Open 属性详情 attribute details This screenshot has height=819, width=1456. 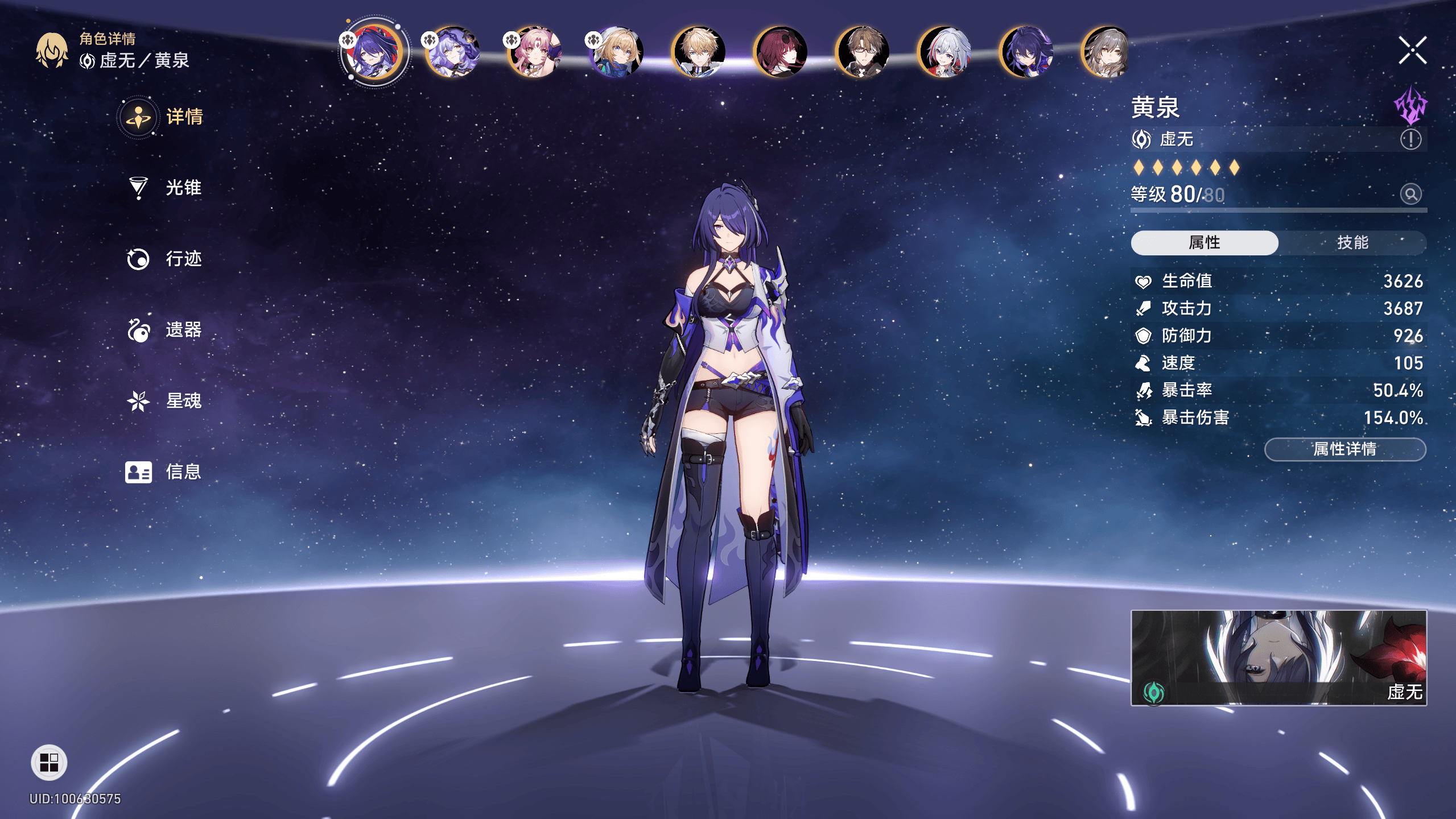point(1344,449)
